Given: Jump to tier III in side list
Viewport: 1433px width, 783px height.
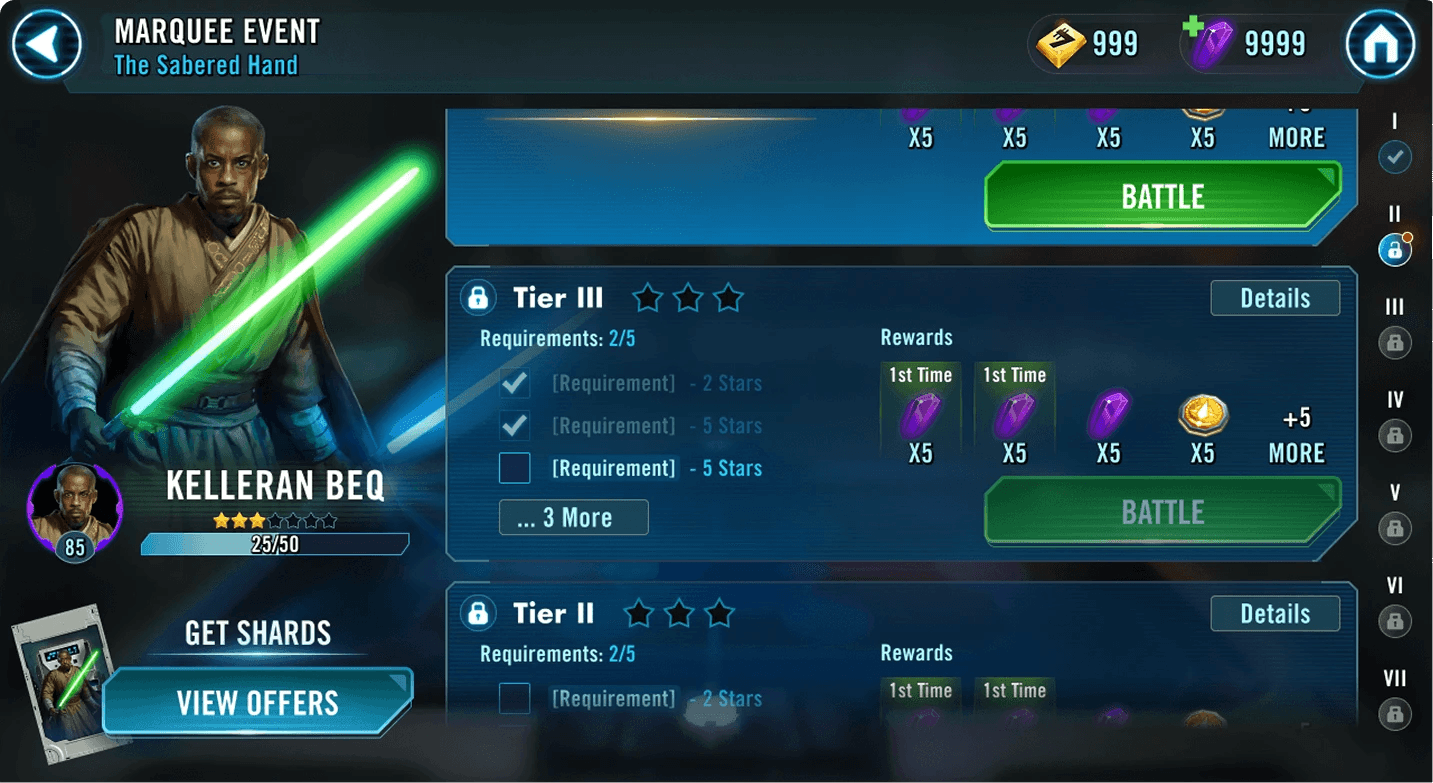Looking at the screenshot, I should pyautogui.click(x=1395, y=343).
